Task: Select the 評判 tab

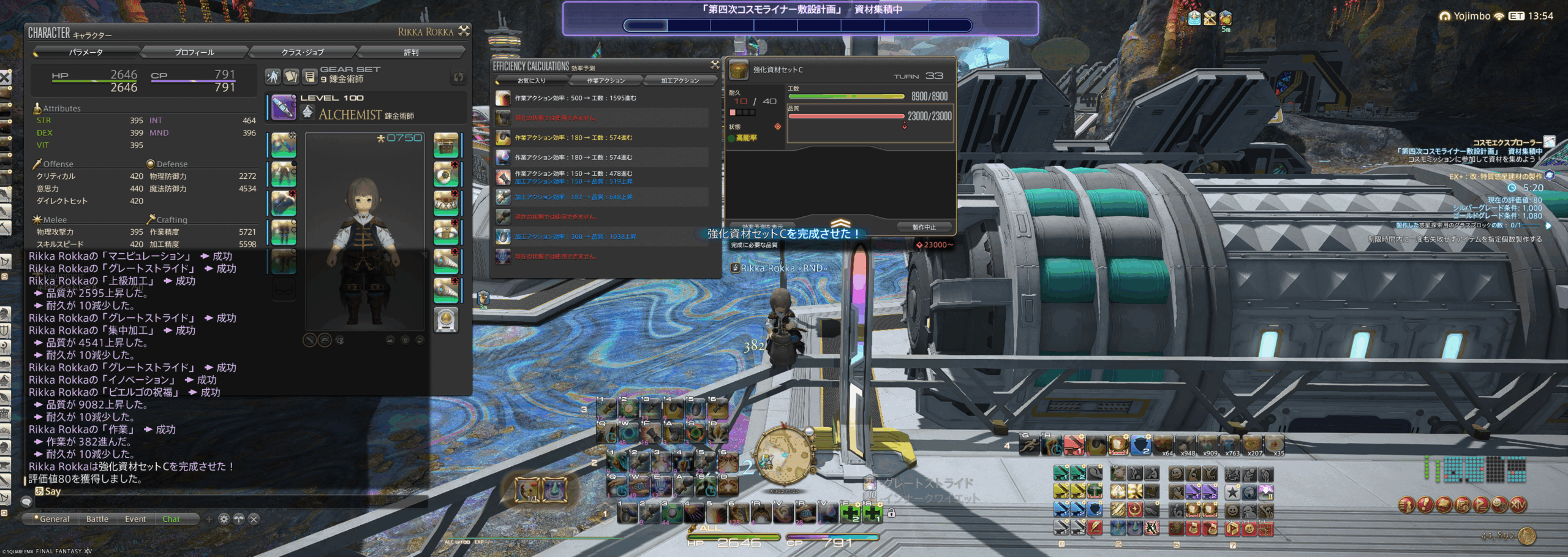Action: pos(411,52)
